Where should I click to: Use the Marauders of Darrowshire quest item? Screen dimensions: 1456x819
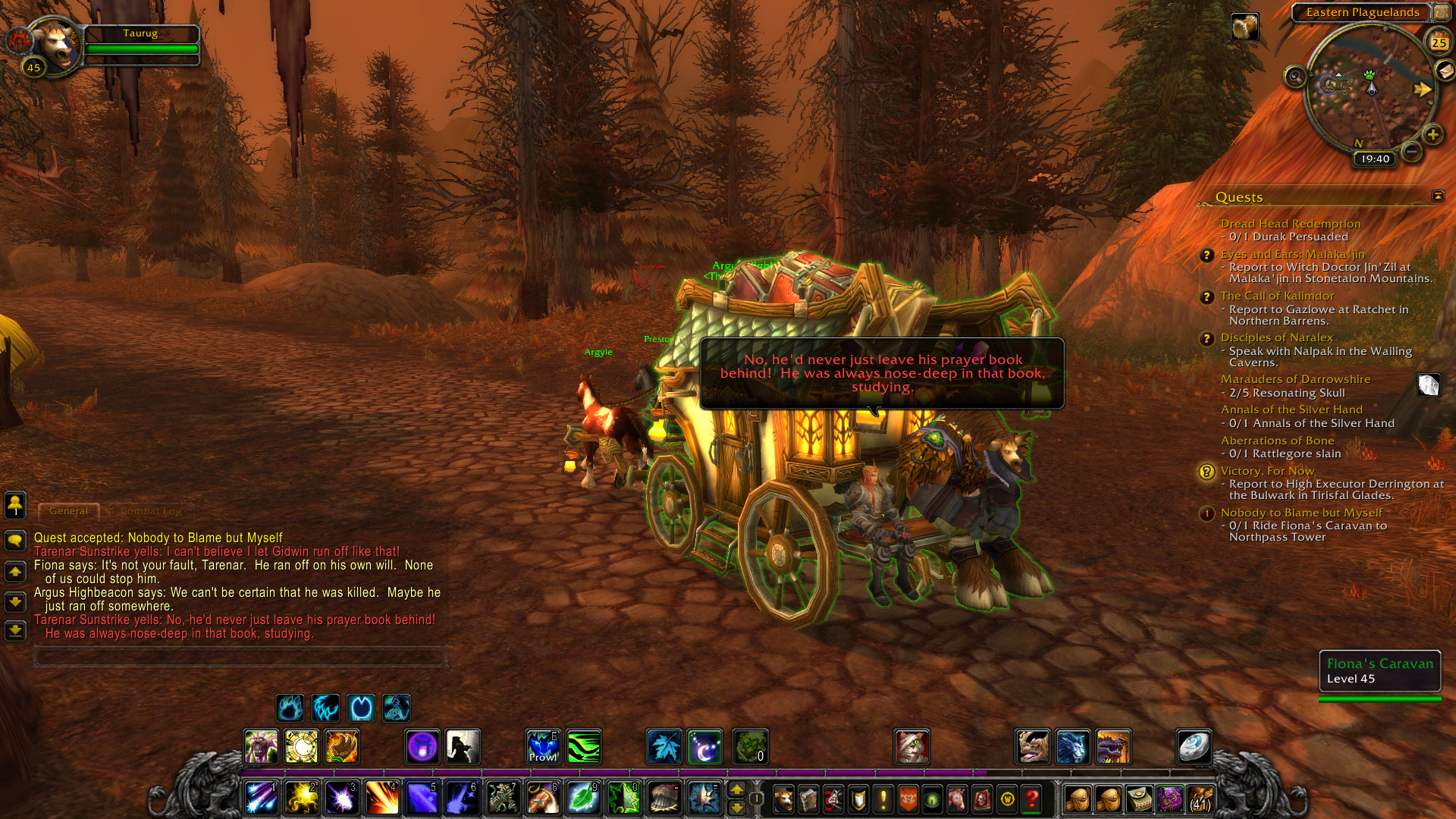pyautogui.click(x=1429, y=385)
